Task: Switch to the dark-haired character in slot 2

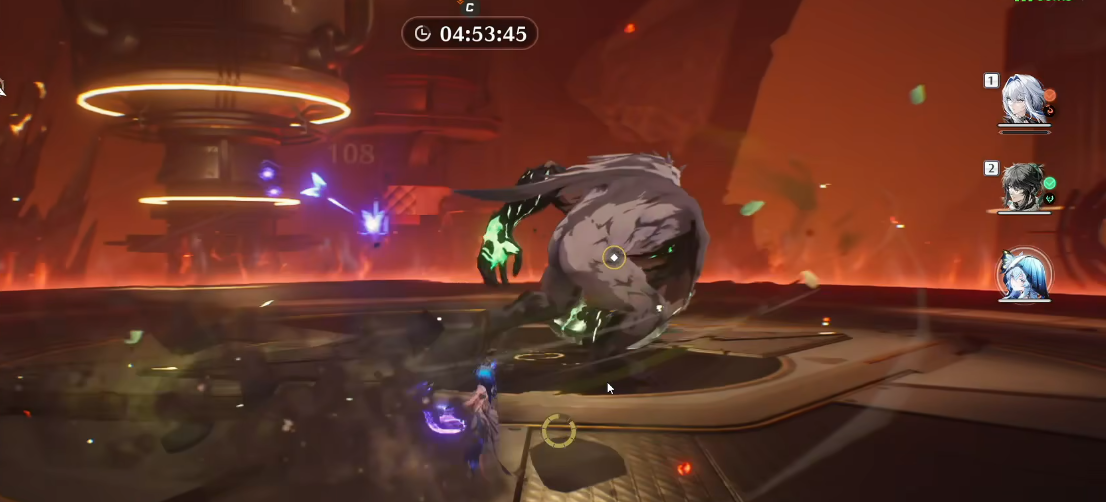Action: coord(1023,187)
